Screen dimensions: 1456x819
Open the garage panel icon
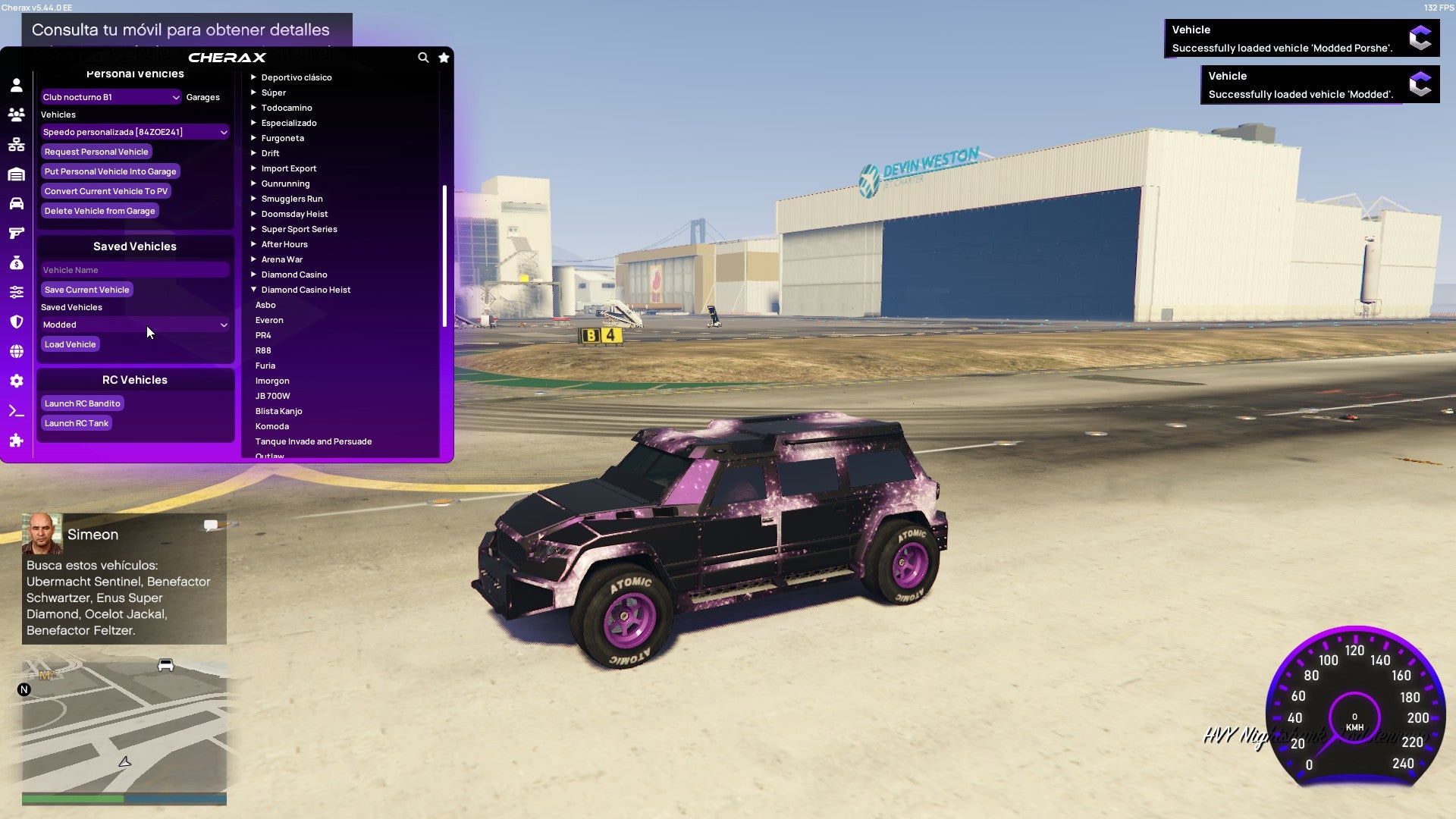coord(17,173)
